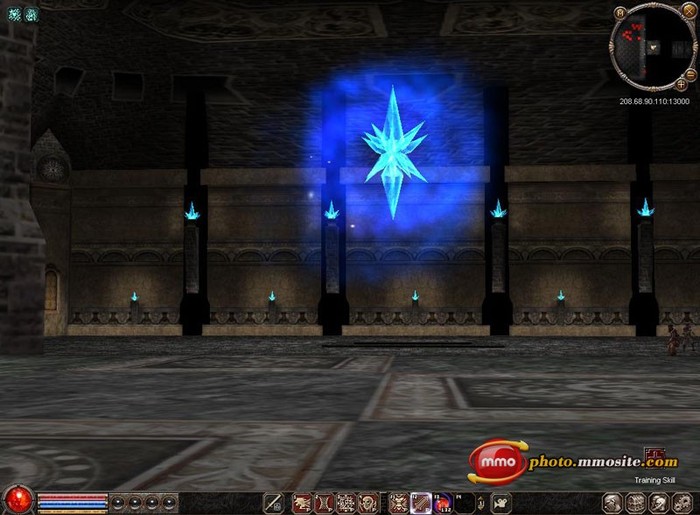Activate the beast skill icon in the hotbar
This screenshot has height=515, width=700.
tap(301, 502)
